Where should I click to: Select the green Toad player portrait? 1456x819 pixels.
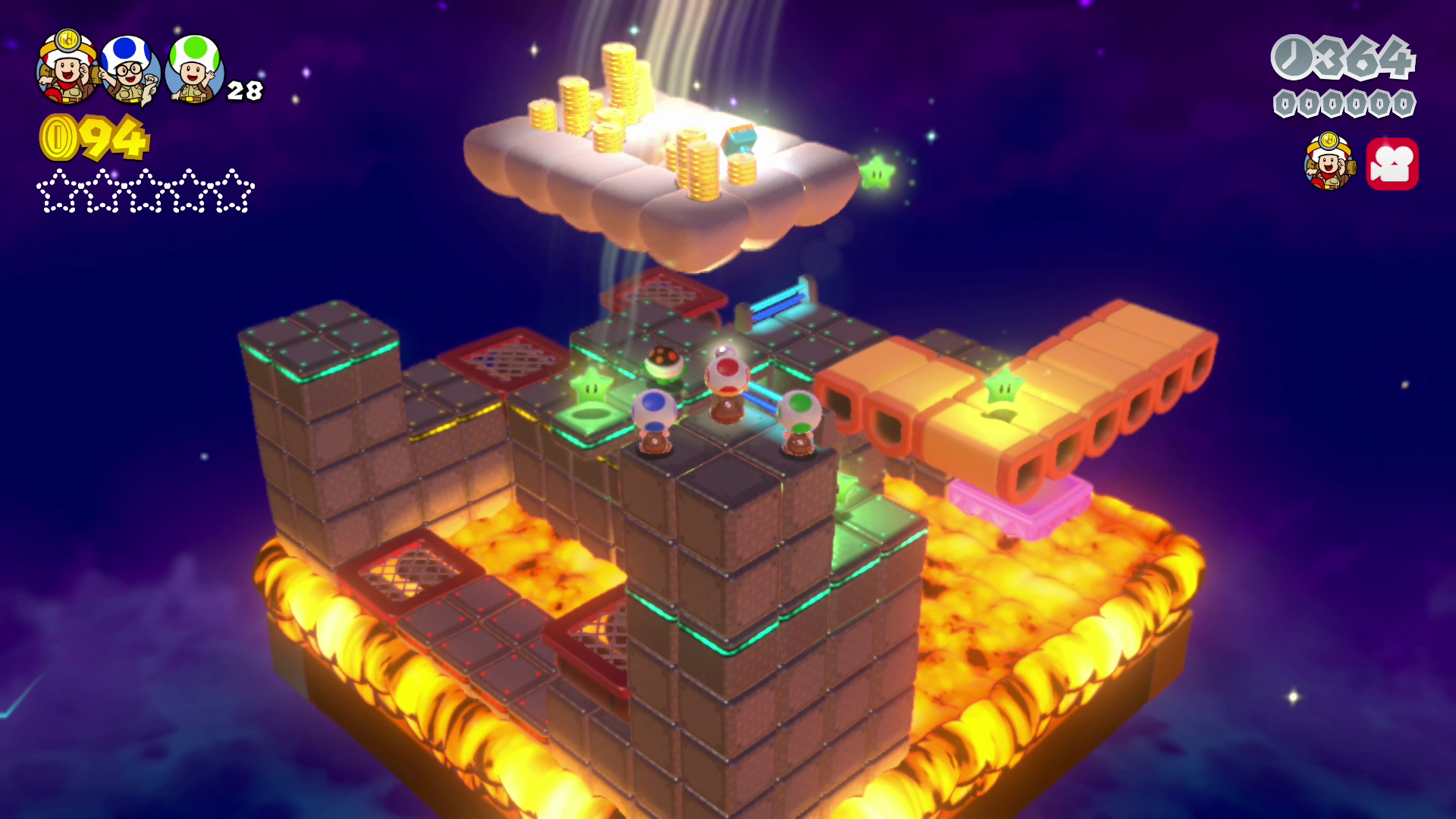click(x=194, y=68)
